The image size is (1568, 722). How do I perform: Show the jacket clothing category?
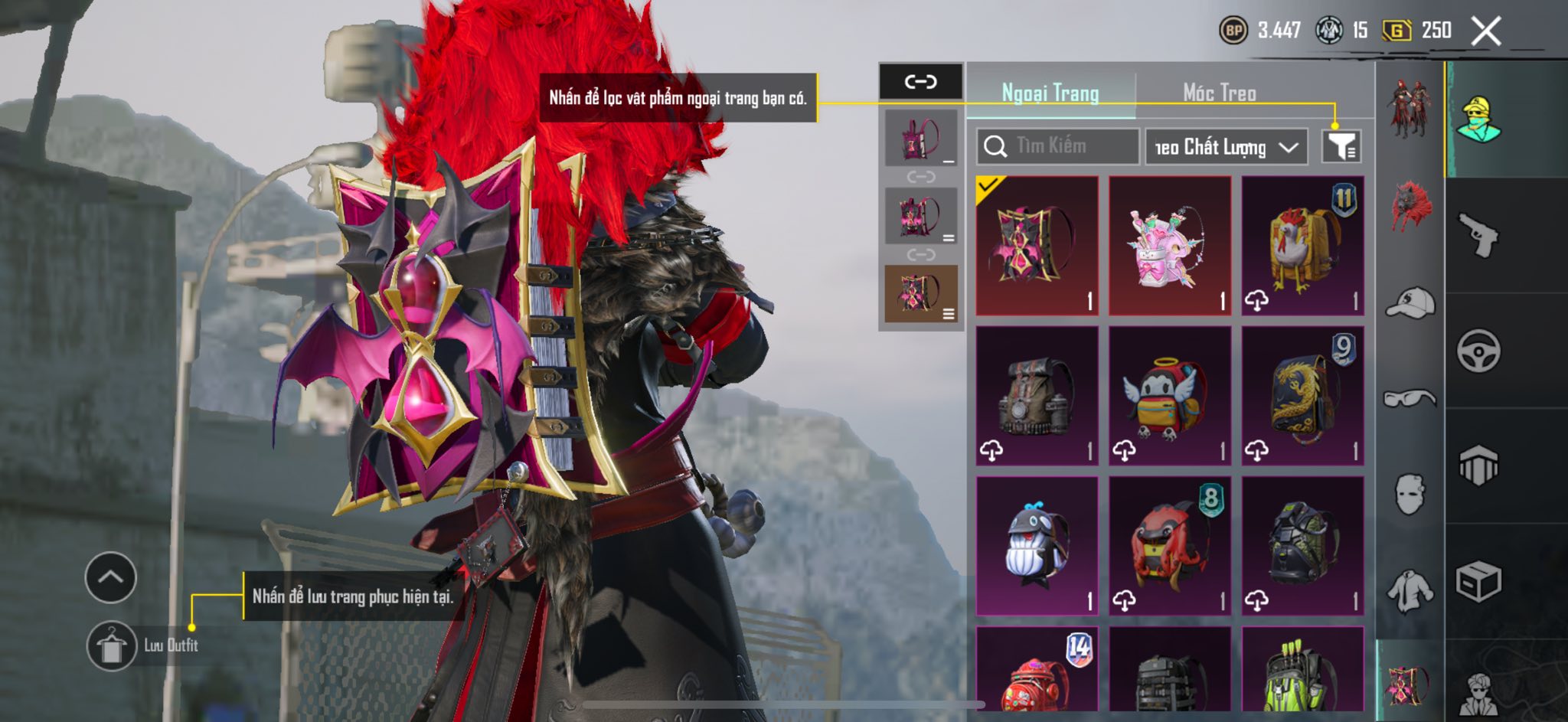tap(1410, 591)
